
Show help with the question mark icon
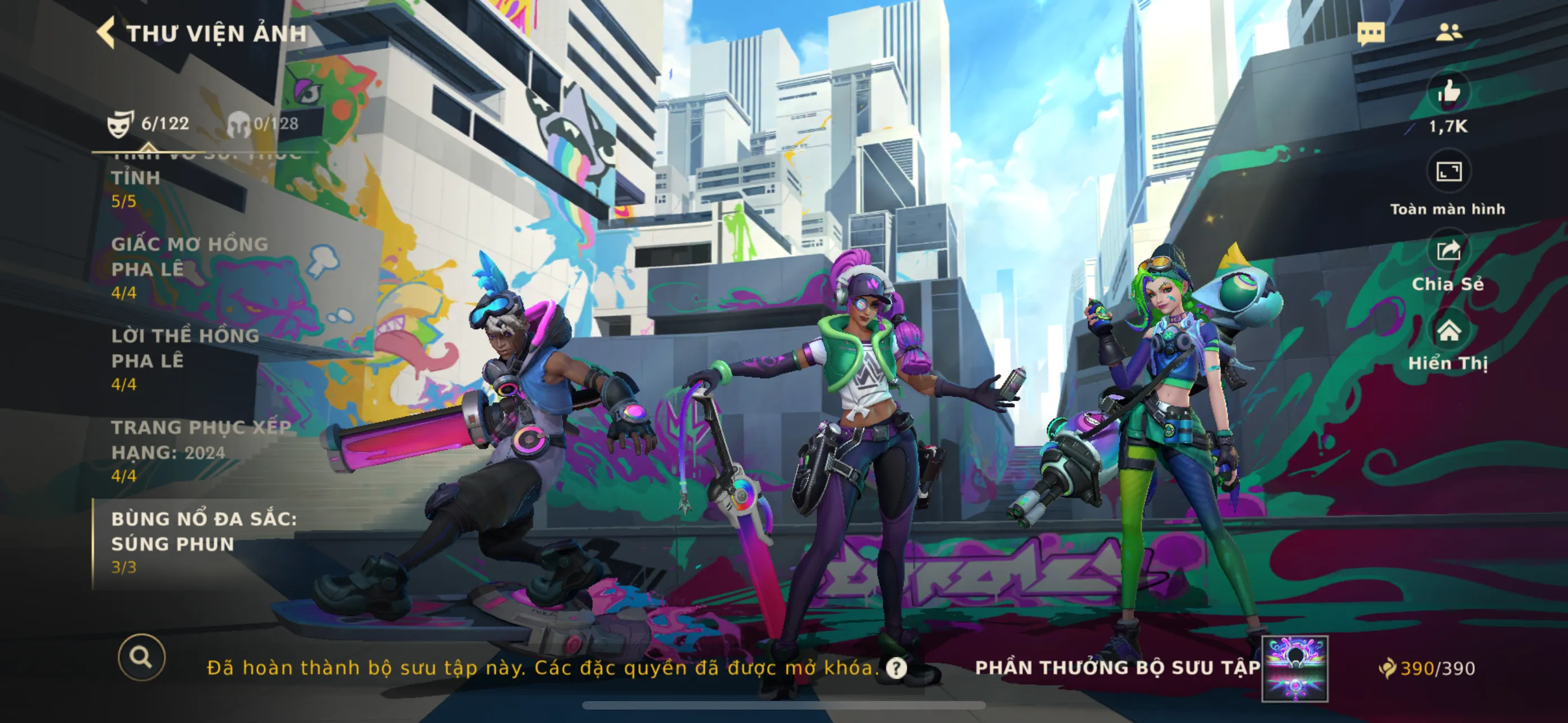click(x=896, y=668)
